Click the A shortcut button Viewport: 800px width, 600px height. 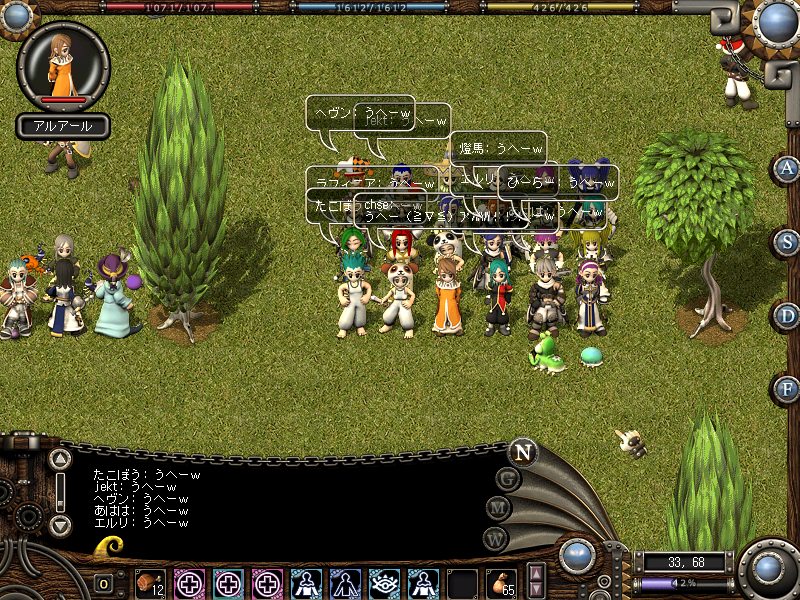[x=787, y=169]
